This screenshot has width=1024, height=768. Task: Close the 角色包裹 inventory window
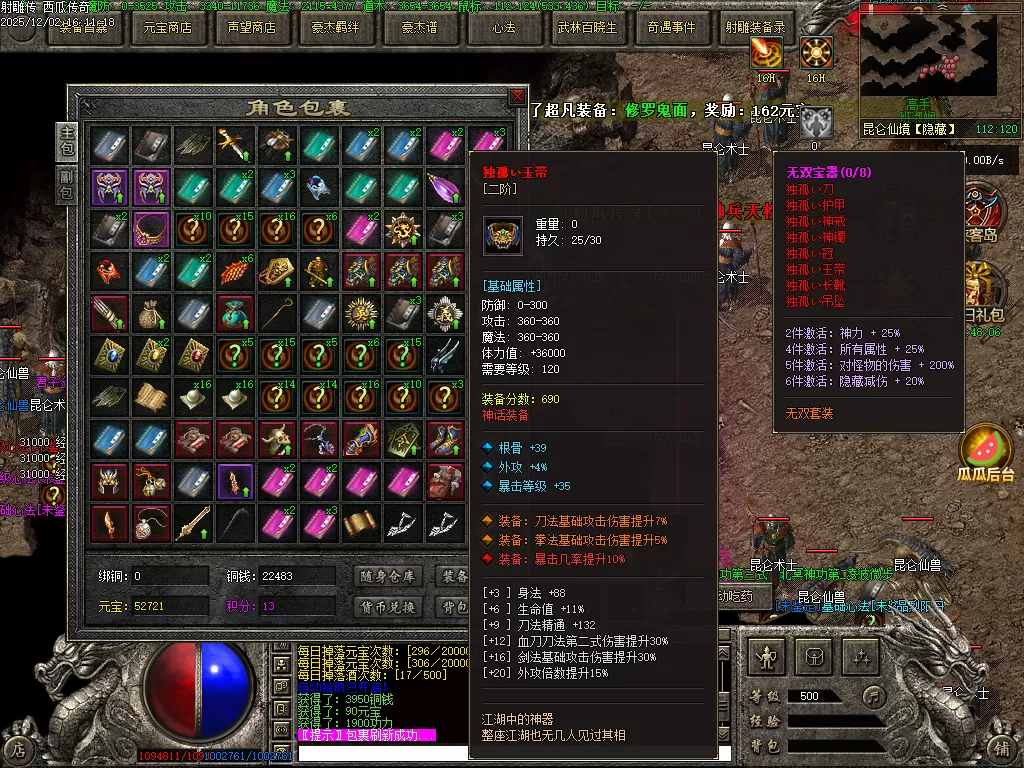(x=516, y=96)
